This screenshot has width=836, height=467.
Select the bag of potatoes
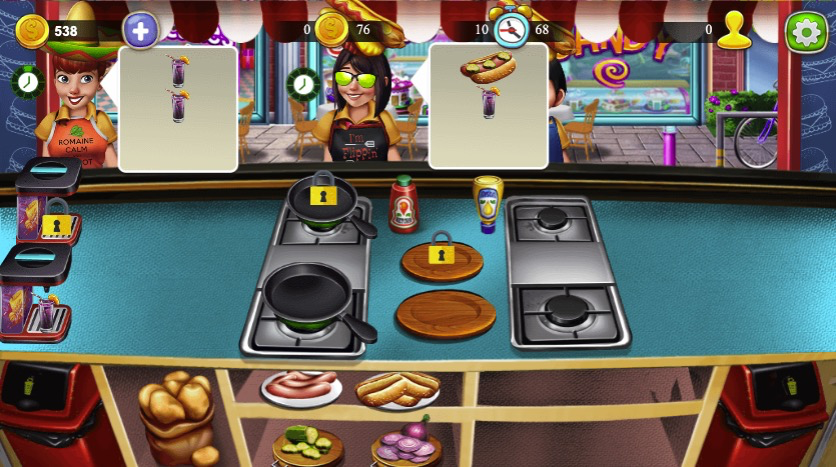click(177, 410)
